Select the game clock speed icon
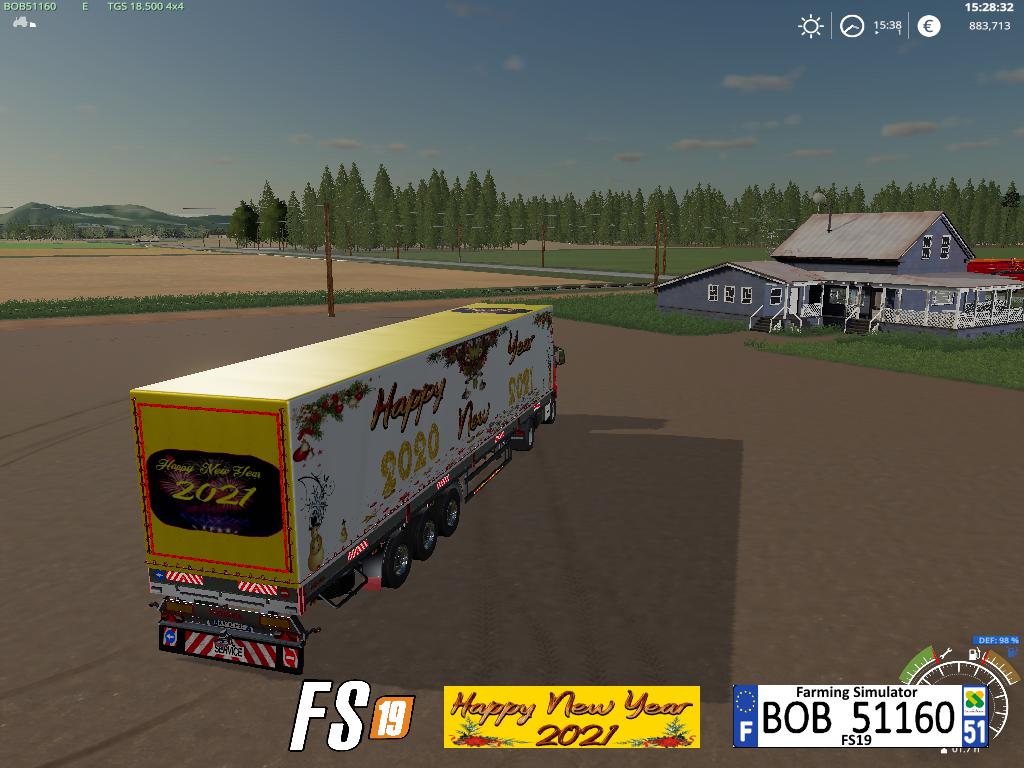This screenshot has height=768, width=1024. tap(851, 26)
